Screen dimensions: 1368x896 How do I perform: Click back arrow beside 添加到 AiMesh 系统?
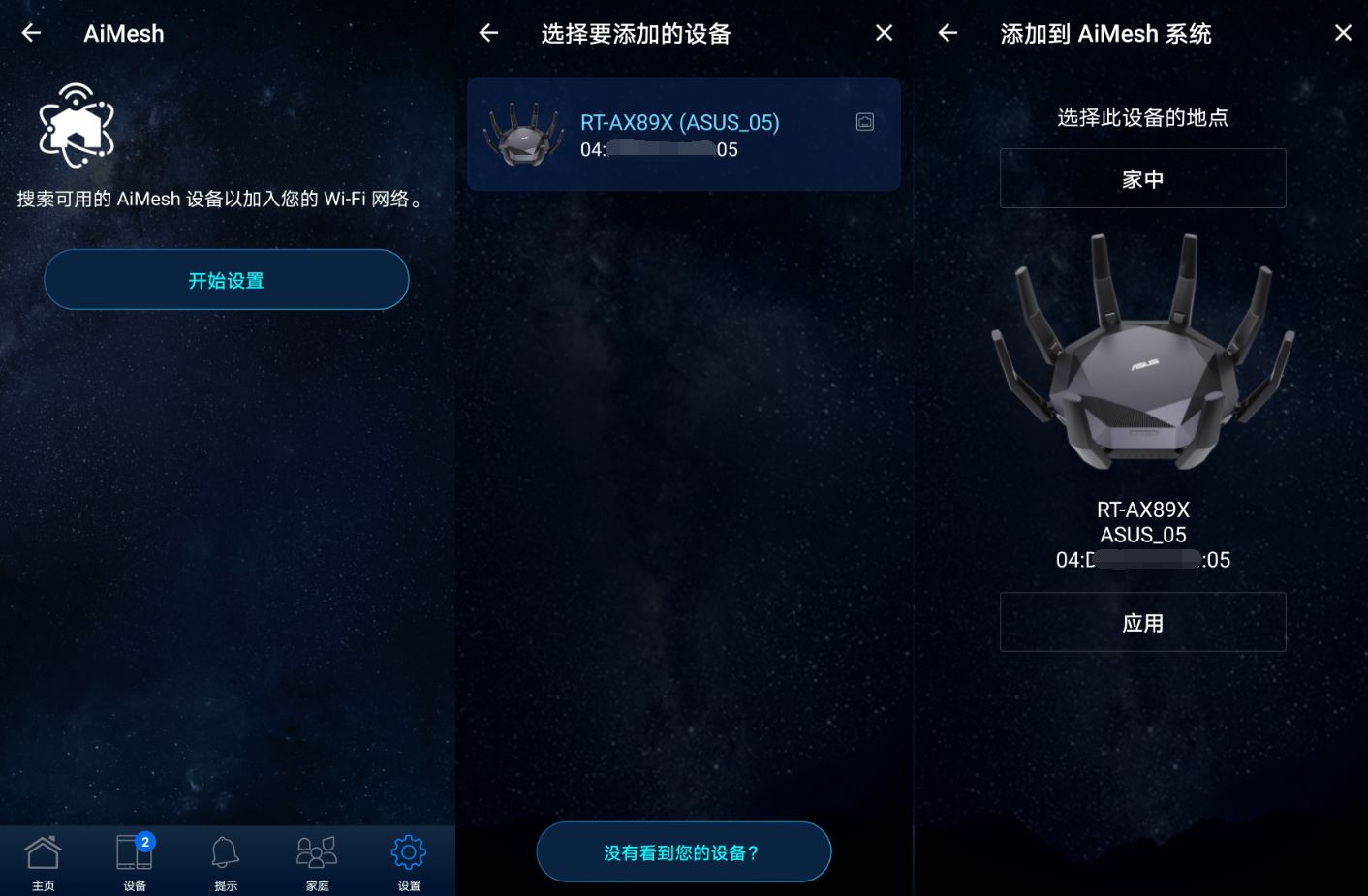(x=948, y=34)
